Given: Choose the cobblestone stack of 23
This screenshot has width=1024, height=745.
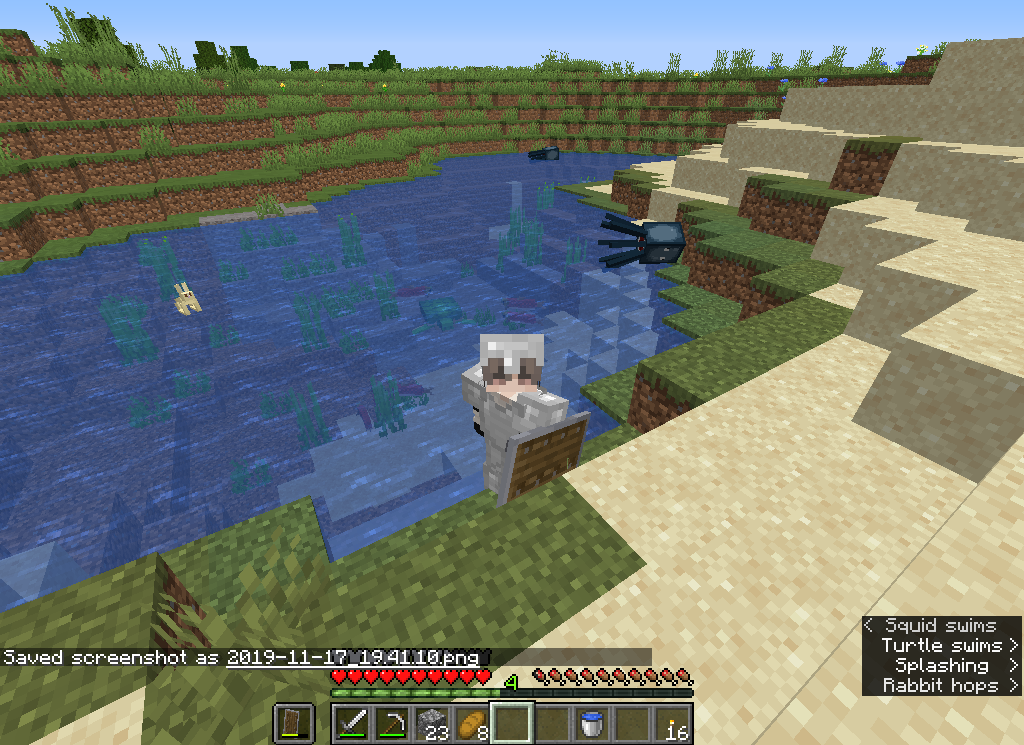Looking at the screenshot, I should [432, 722].
